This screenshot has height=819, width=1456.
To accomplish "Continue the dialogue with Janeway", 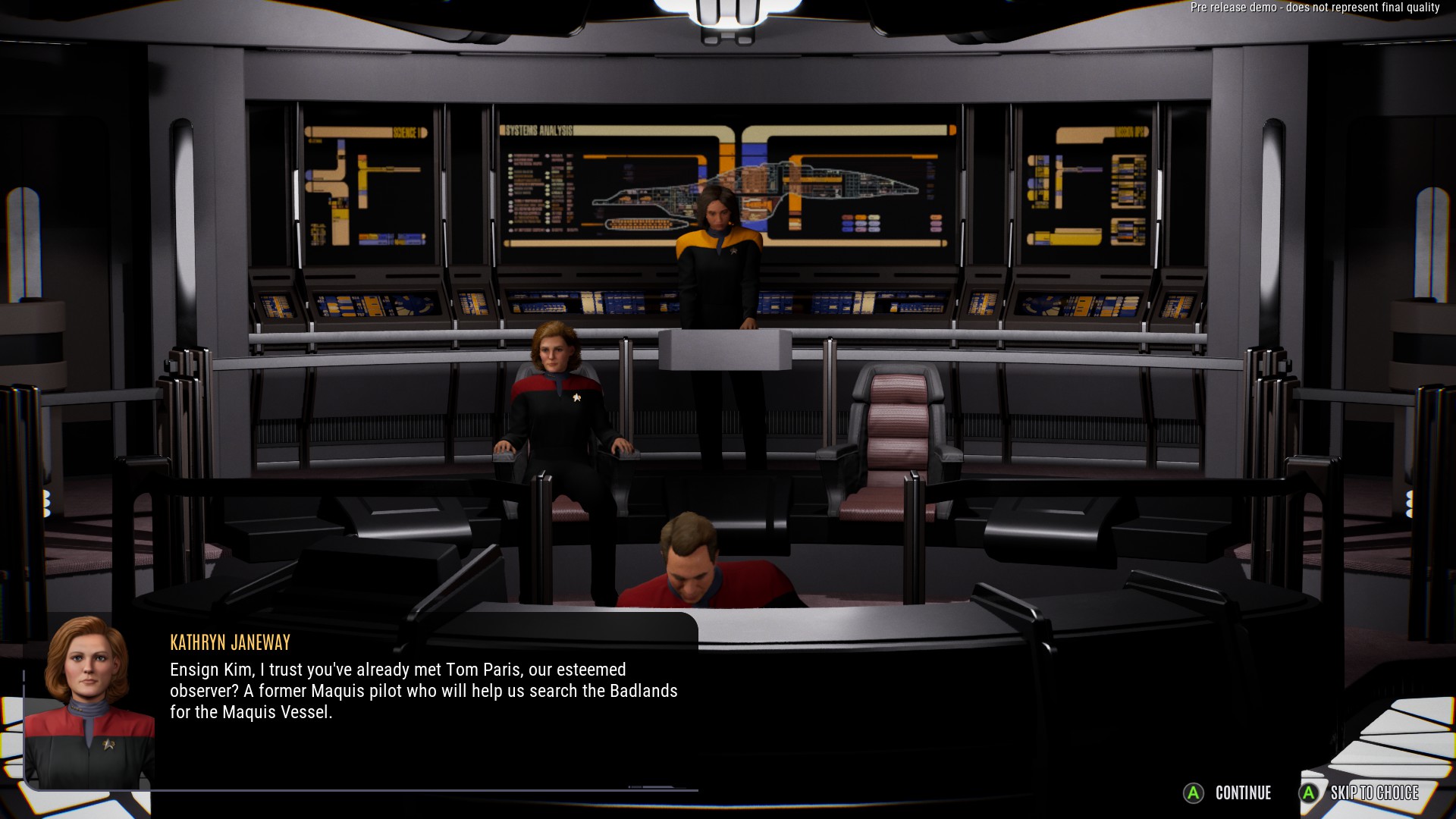I will 1228,793.
